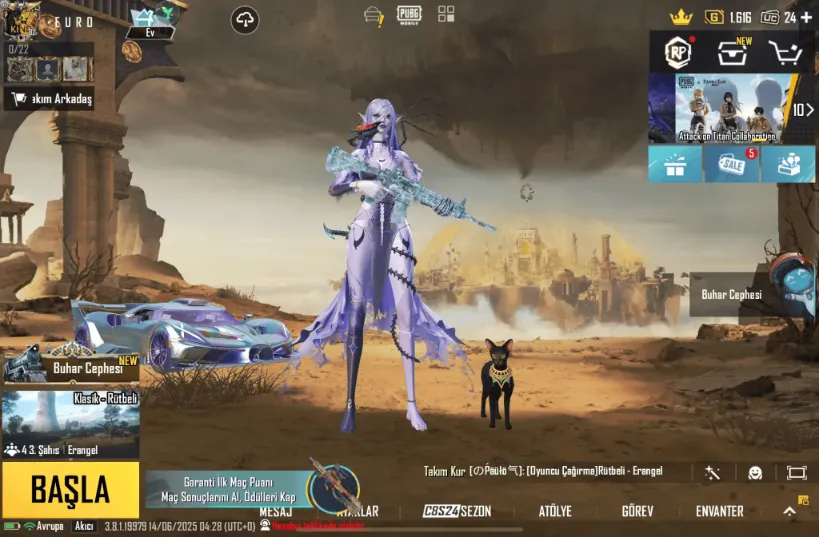Add UC with the plus button
The image size is (819, 537).
(x=806, y=17)
